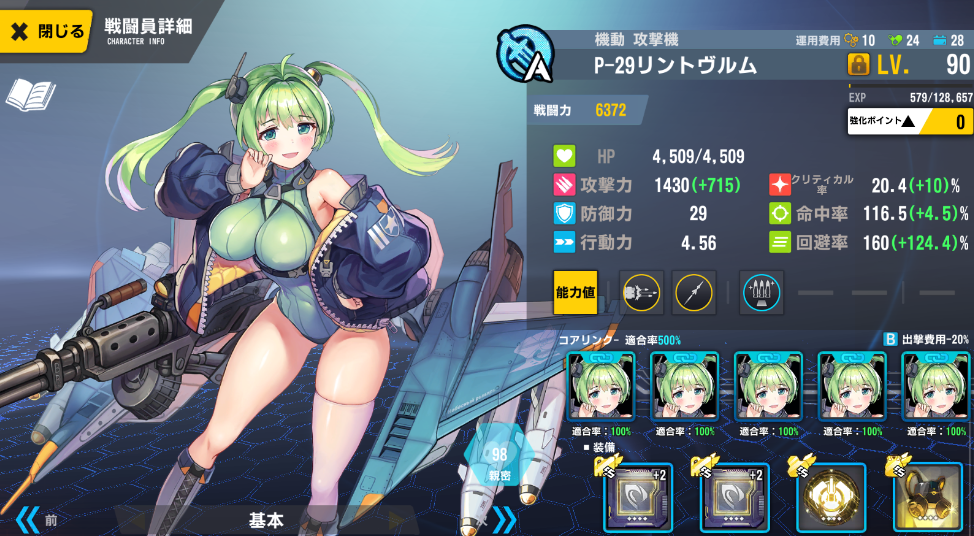This screenshot has height=536, width=974.
Task: Open the gold OS core equipment slot
Action: [830, 496]
